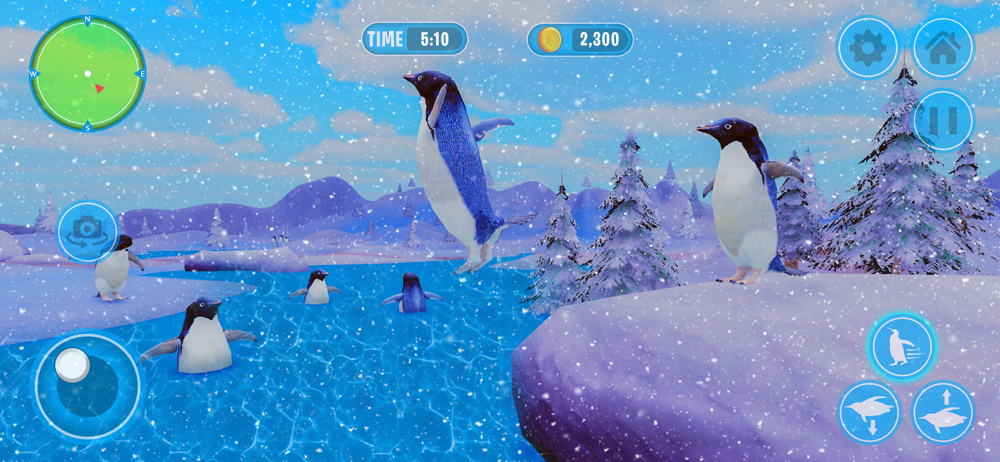Switch the camera view

pos(87,231)
